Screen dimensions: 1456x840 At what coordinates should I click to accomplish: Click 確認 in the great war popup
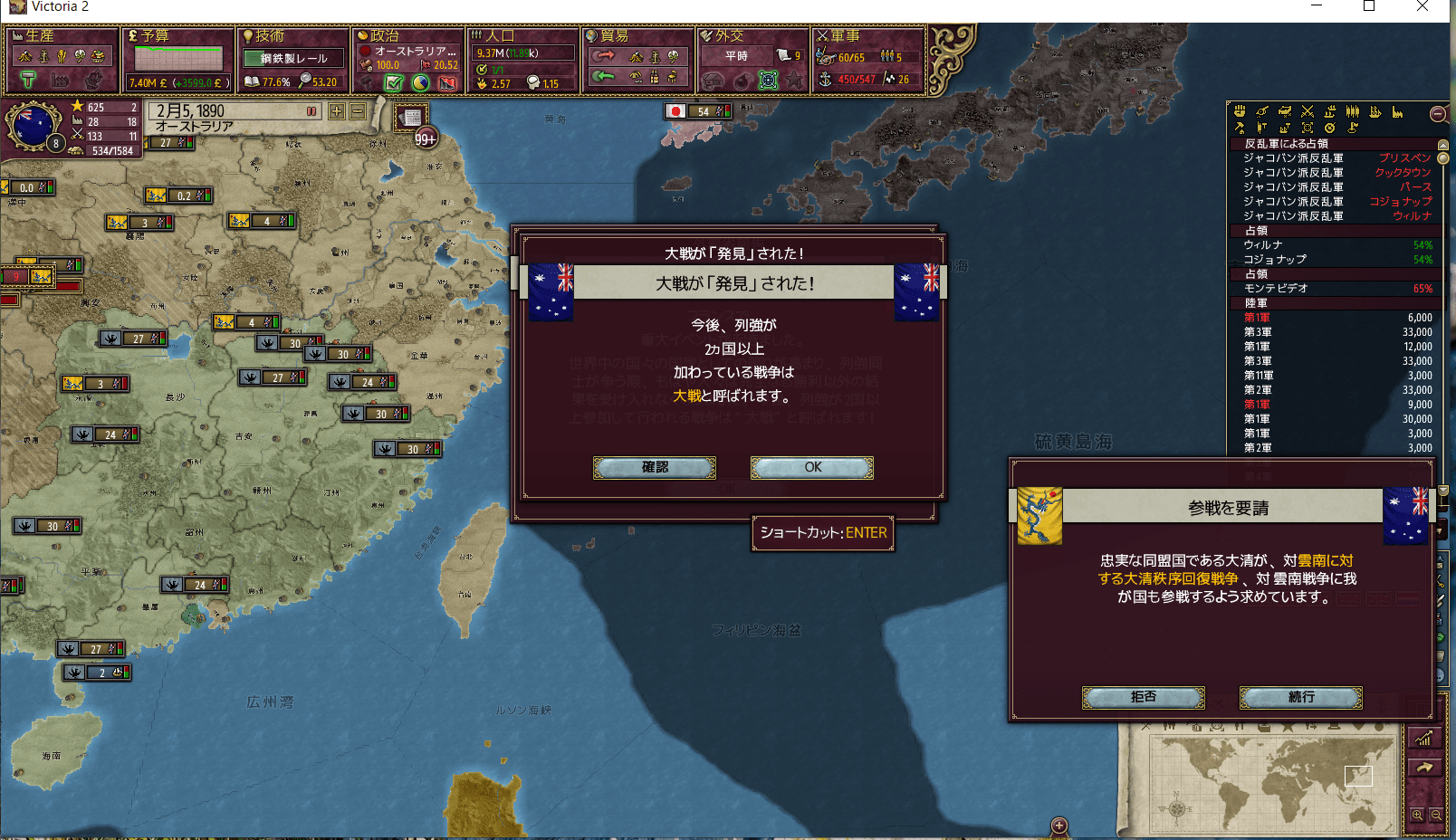(655, 467)
